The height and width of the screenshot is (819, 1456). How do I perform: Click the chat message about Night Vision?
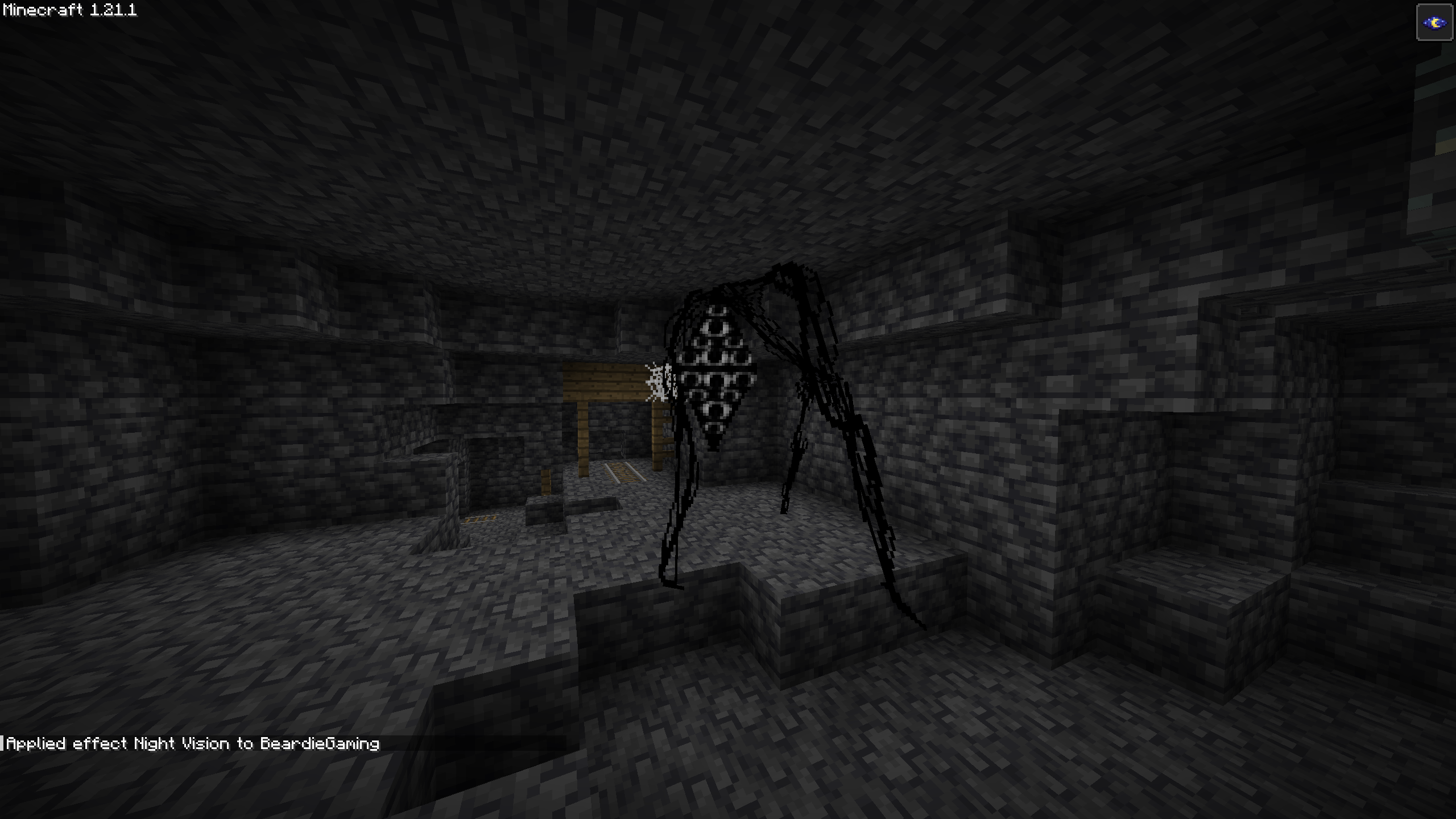pos(193,743)
